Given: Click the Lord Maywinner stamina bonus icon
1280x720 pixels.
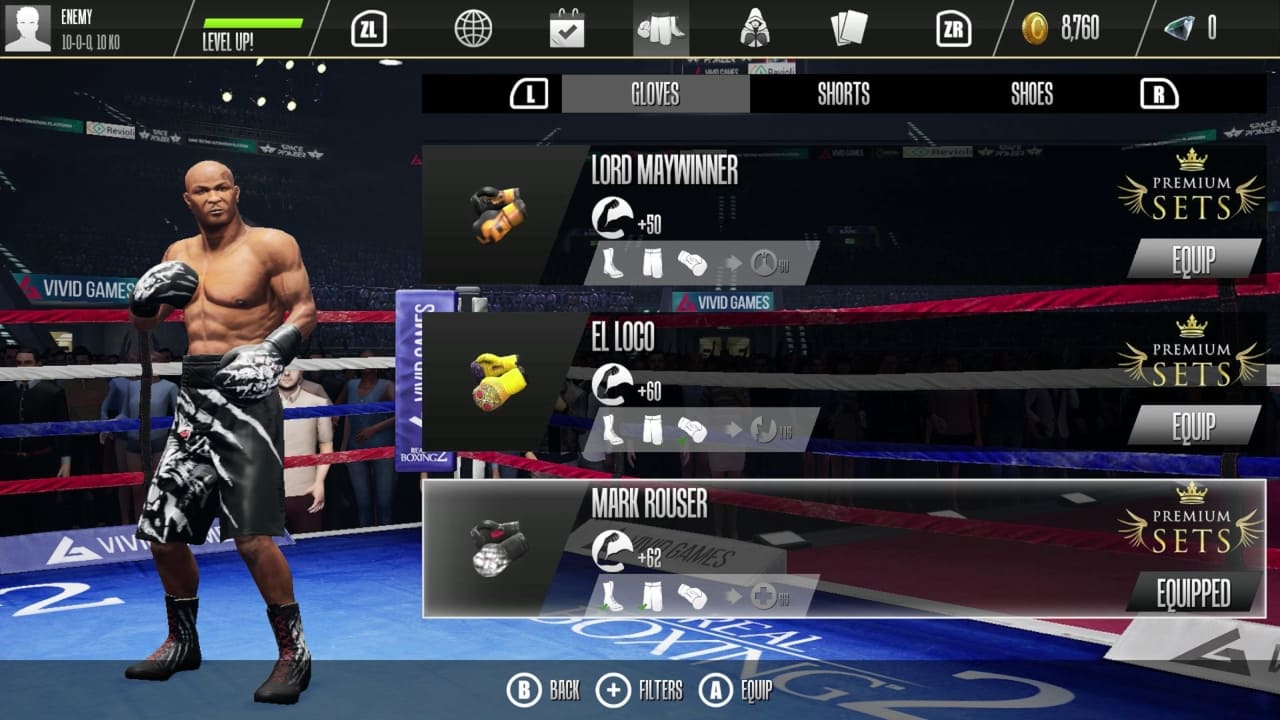Looking at the screenshot, I should click(x=766, y=262).
